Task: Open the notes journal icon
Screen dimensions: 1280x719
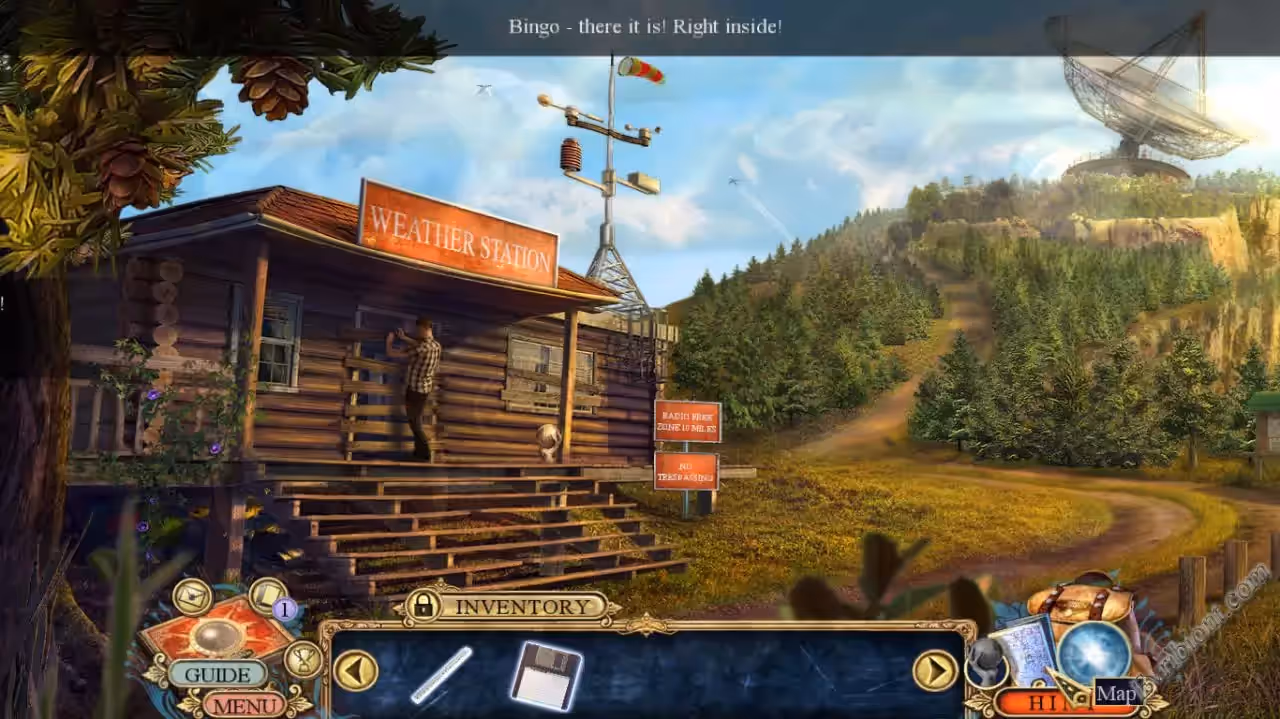Action: [x=267, y=596]
